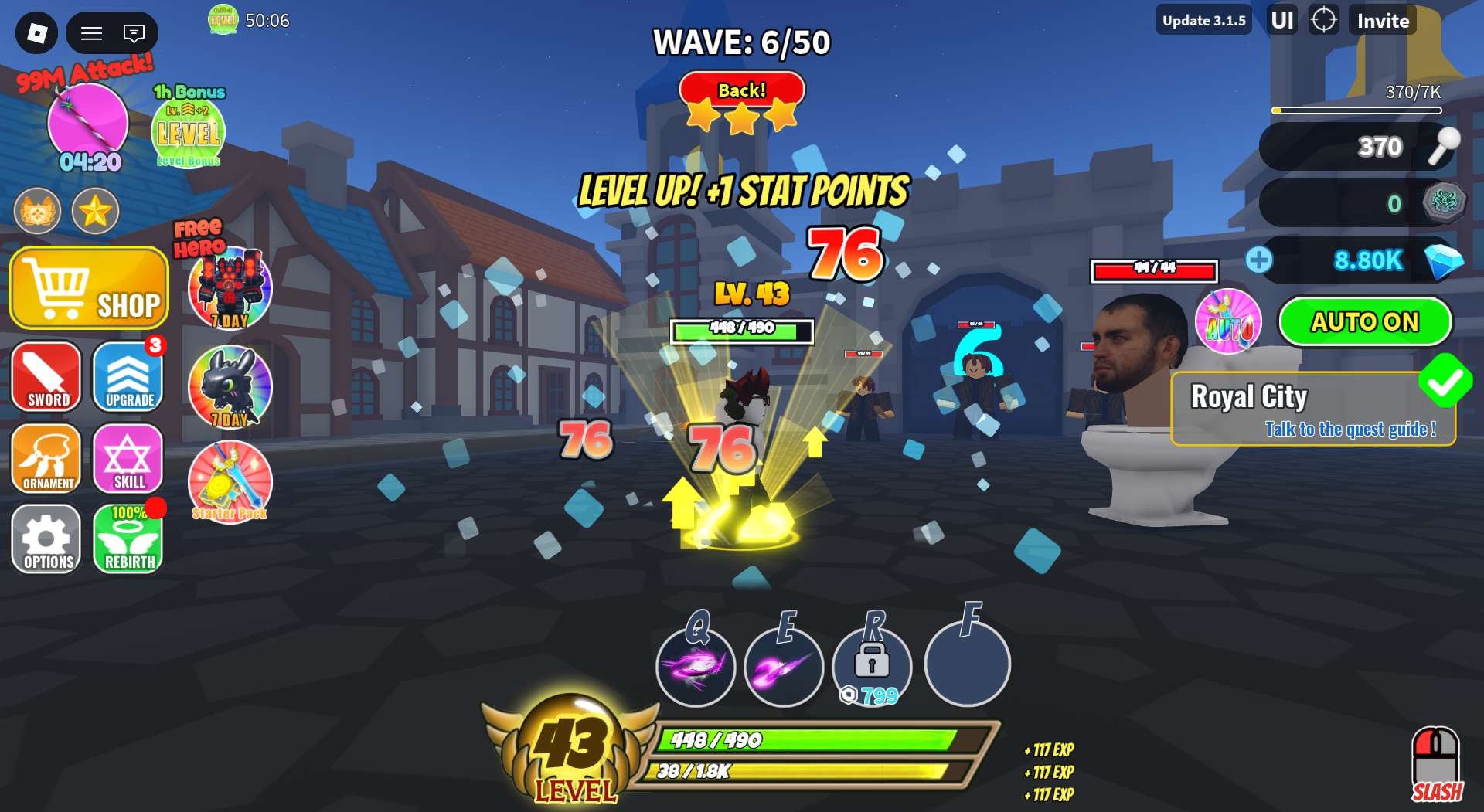Open the Options gear menu
Image resolution: width=1484 pixels, height=812 pixels.
pyautogui.click(x=47, y=539)
